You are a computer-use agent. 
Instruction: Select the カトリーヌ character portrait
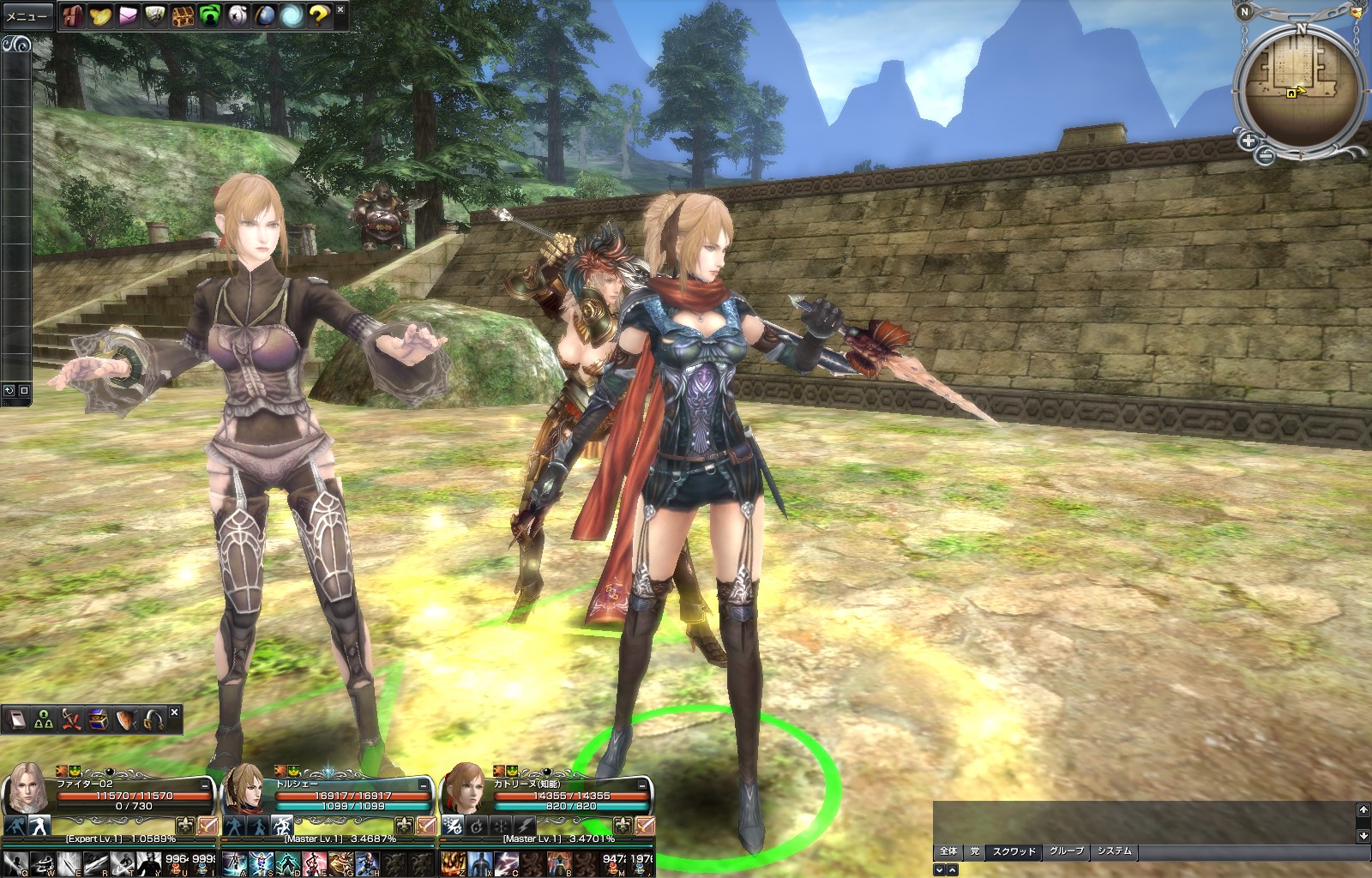pos(463,787)
